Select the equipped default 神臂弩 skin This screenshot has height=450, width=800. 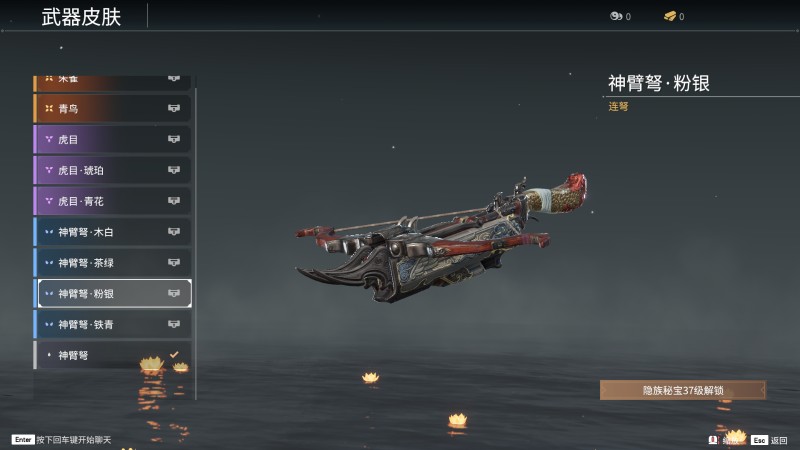click(x=113, y=355)
